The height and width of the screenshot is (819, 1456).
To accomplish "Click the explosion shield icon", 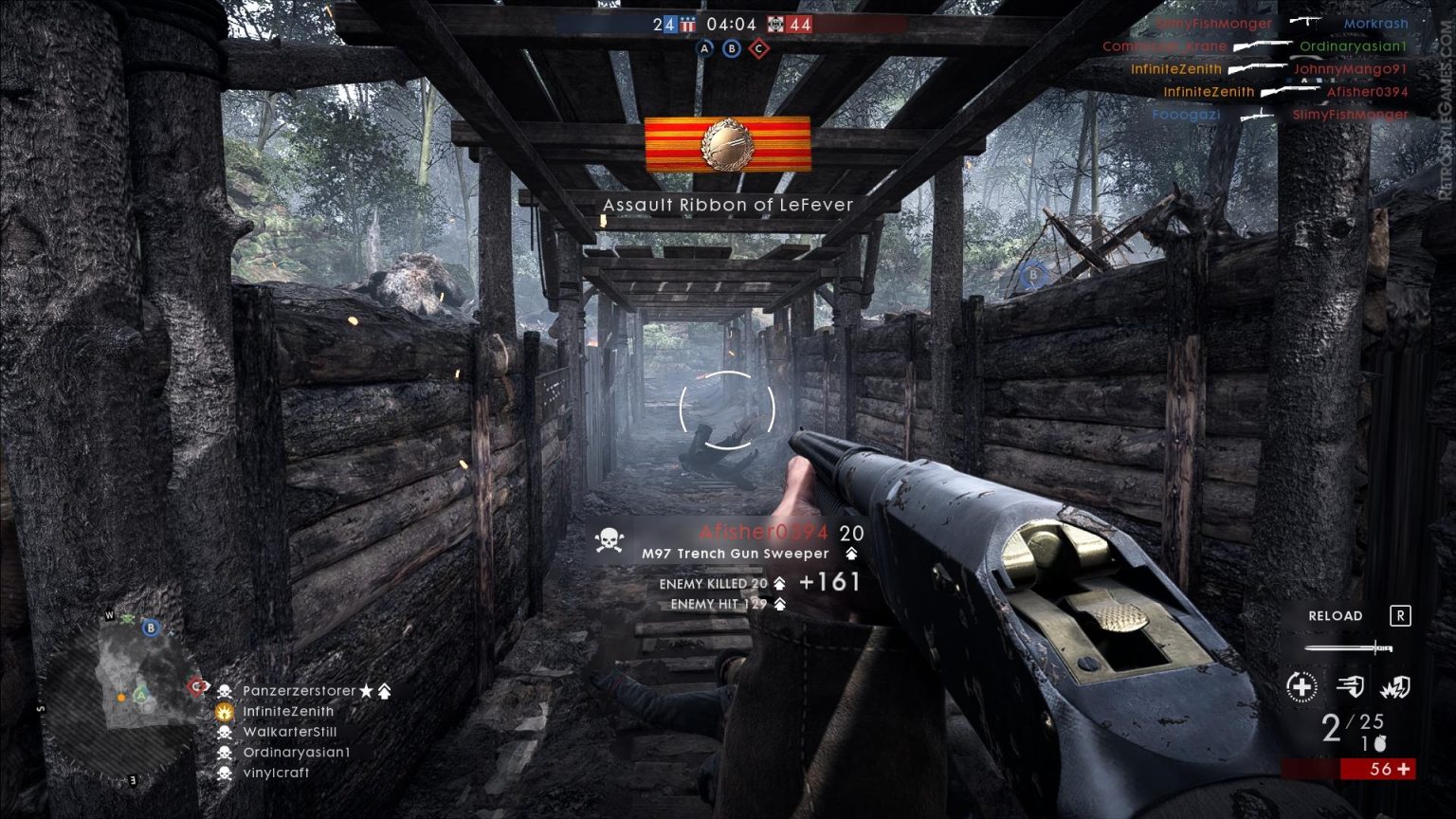I will pos(1394,685).
